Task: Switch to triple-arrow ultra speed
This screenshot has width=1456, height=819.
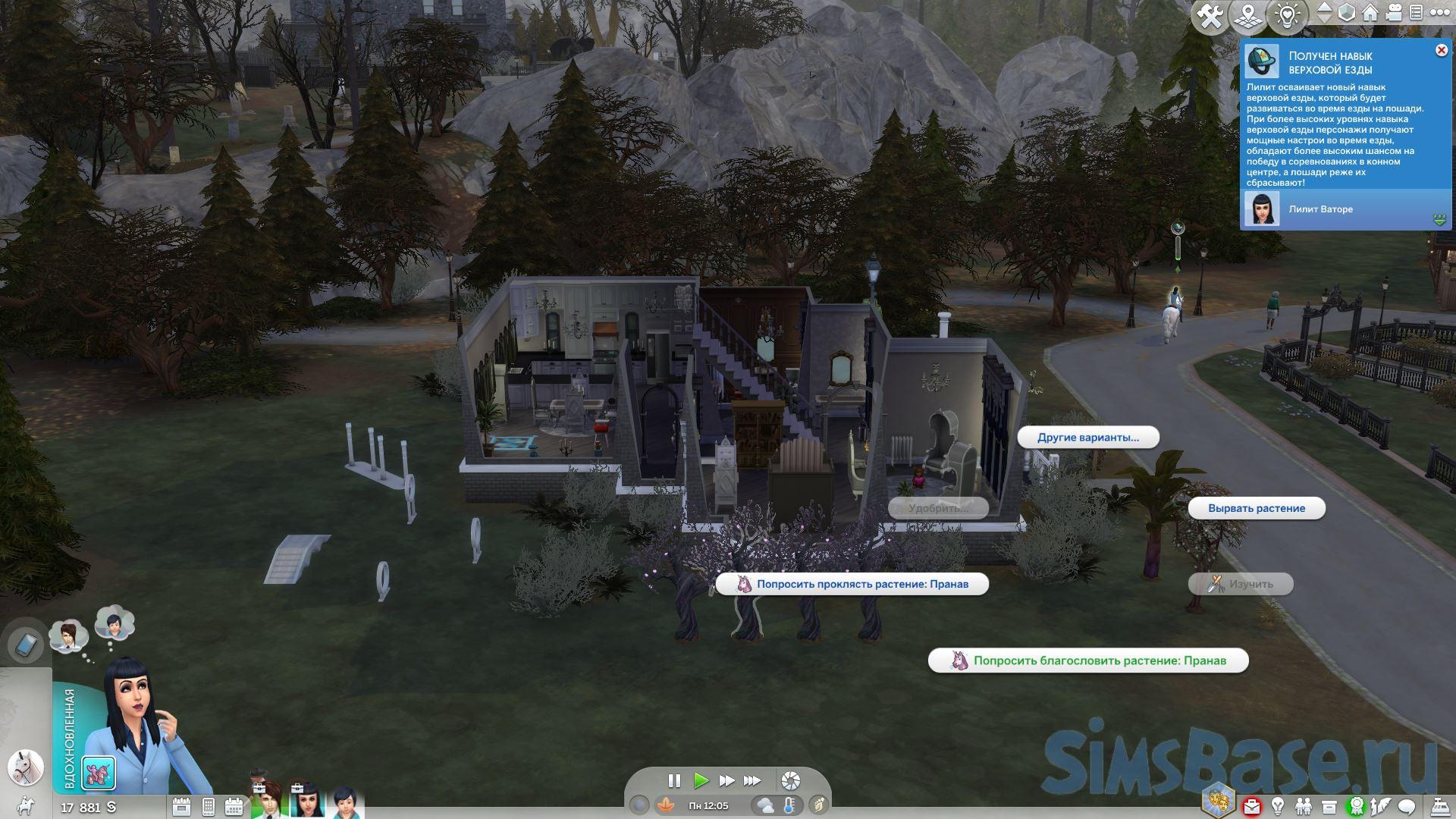Action: pyautogui.click(x=752, y=780)
